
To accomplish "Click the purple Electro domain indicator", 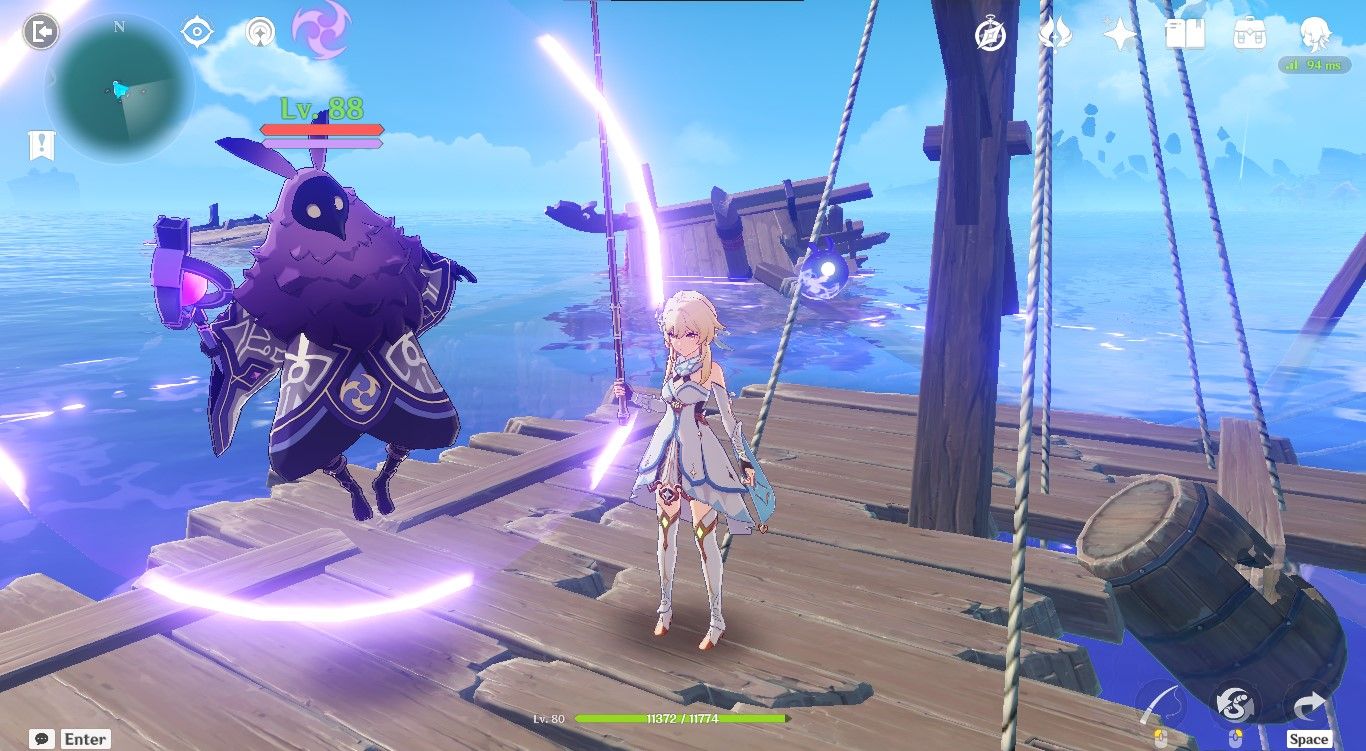I will pos(318,33).
